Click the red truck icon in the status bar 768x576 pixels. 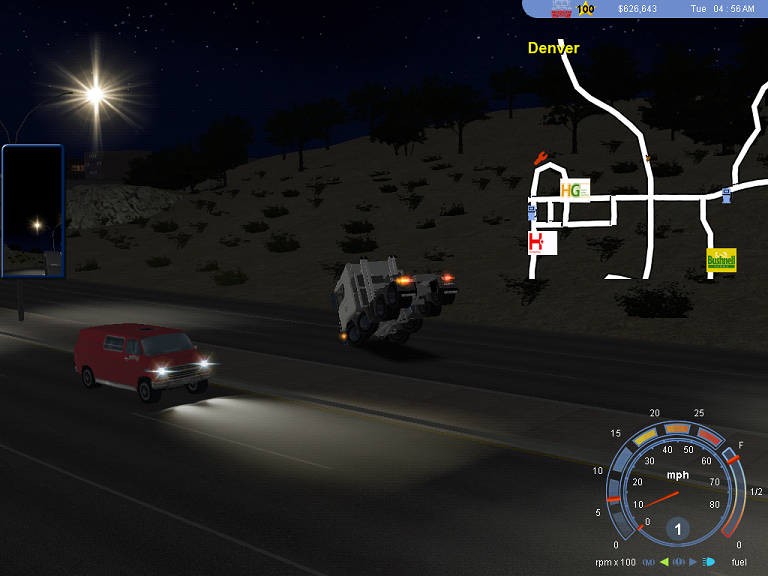[x=562, y=8]
